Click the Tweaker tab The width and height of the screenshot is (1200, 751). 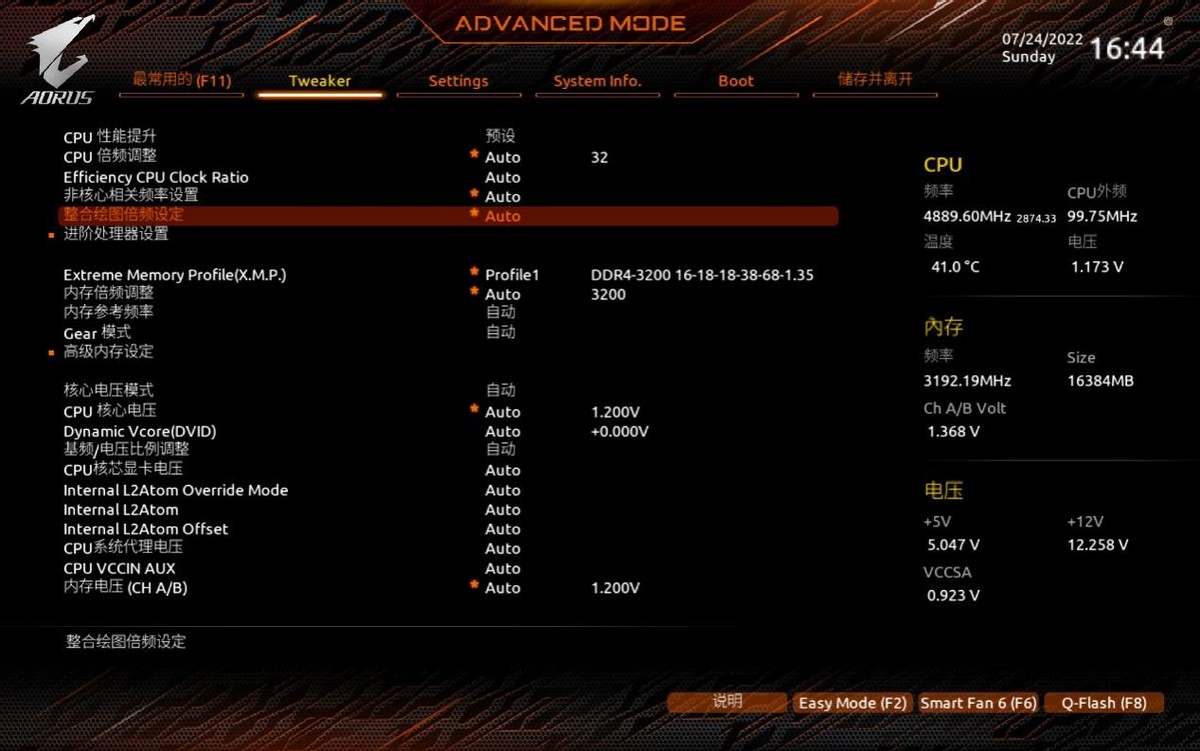pos(320,81)
